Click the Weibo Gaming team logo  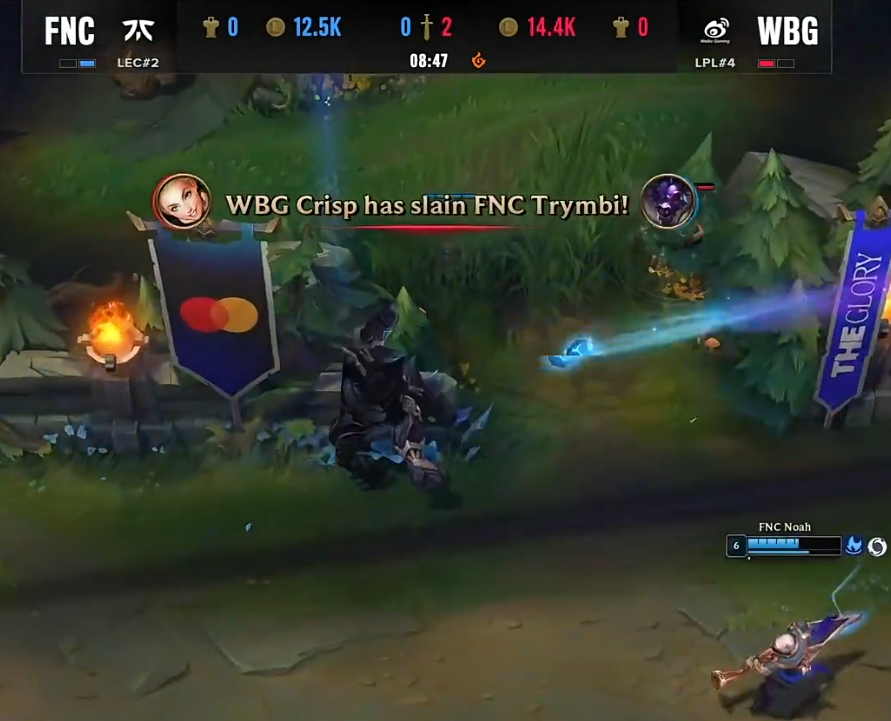[x=715, y=30]
